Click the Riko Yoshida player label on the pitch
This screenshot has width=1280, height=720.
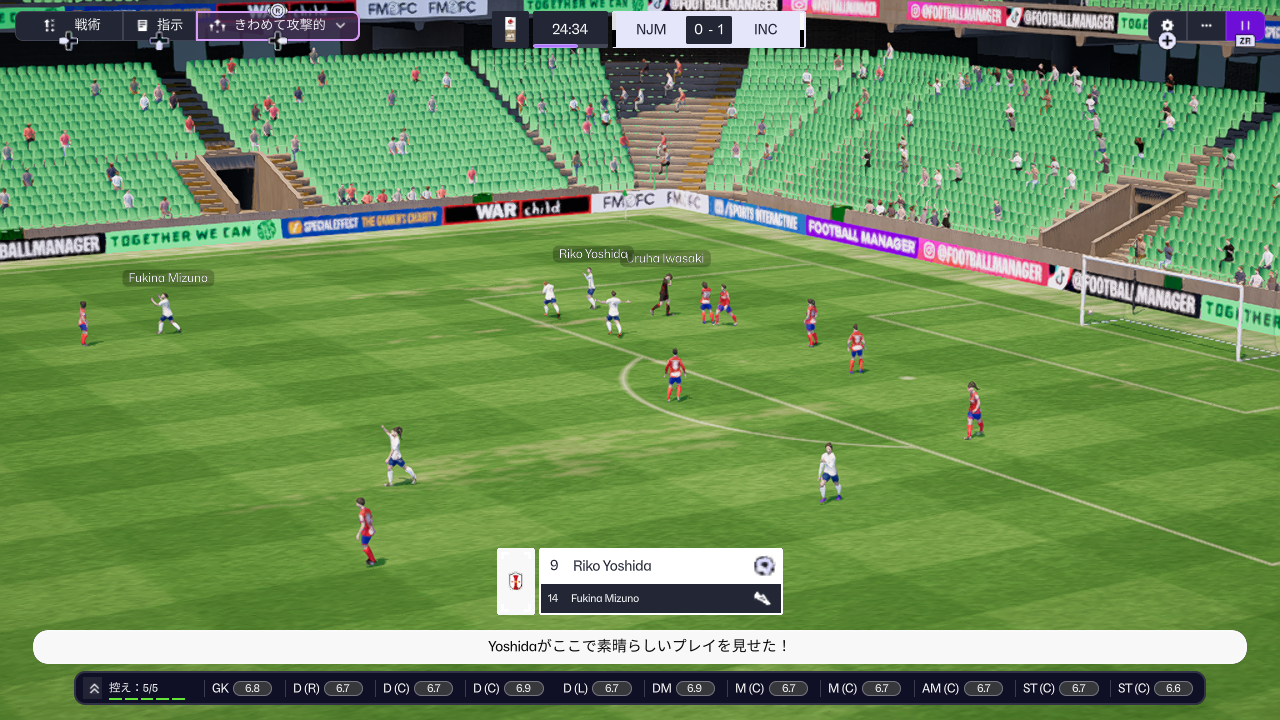(x=594, y=254)
